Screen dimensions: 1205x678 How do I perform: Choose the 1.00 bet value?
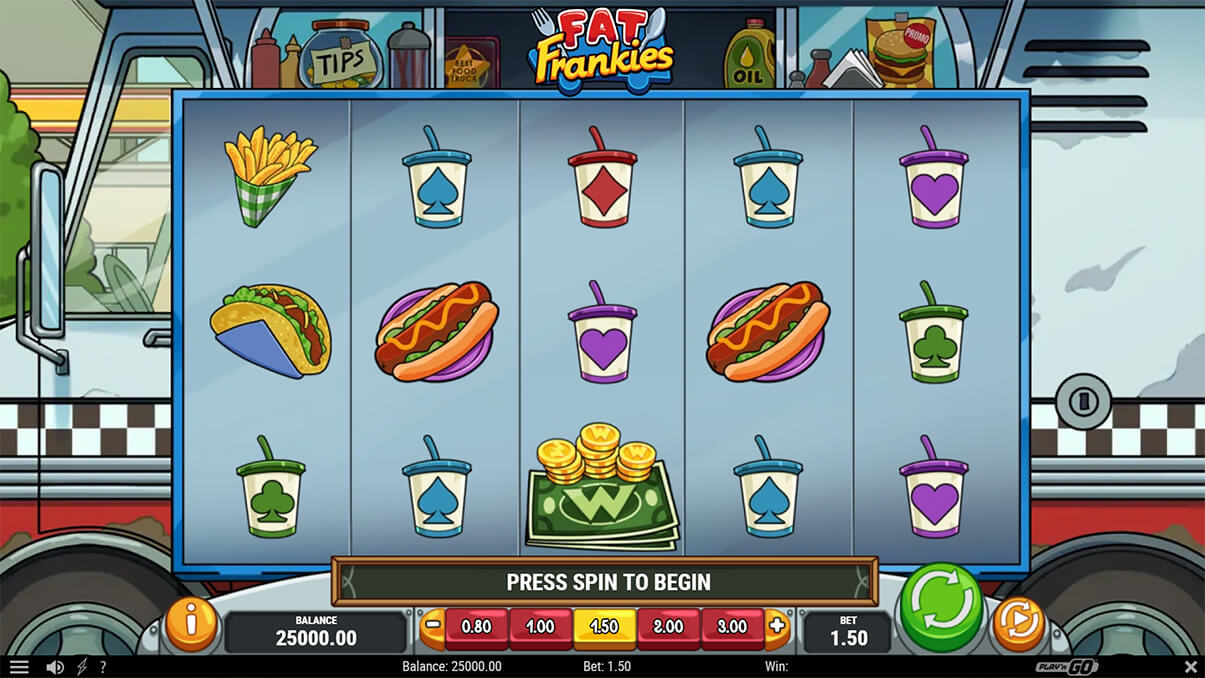540,628
